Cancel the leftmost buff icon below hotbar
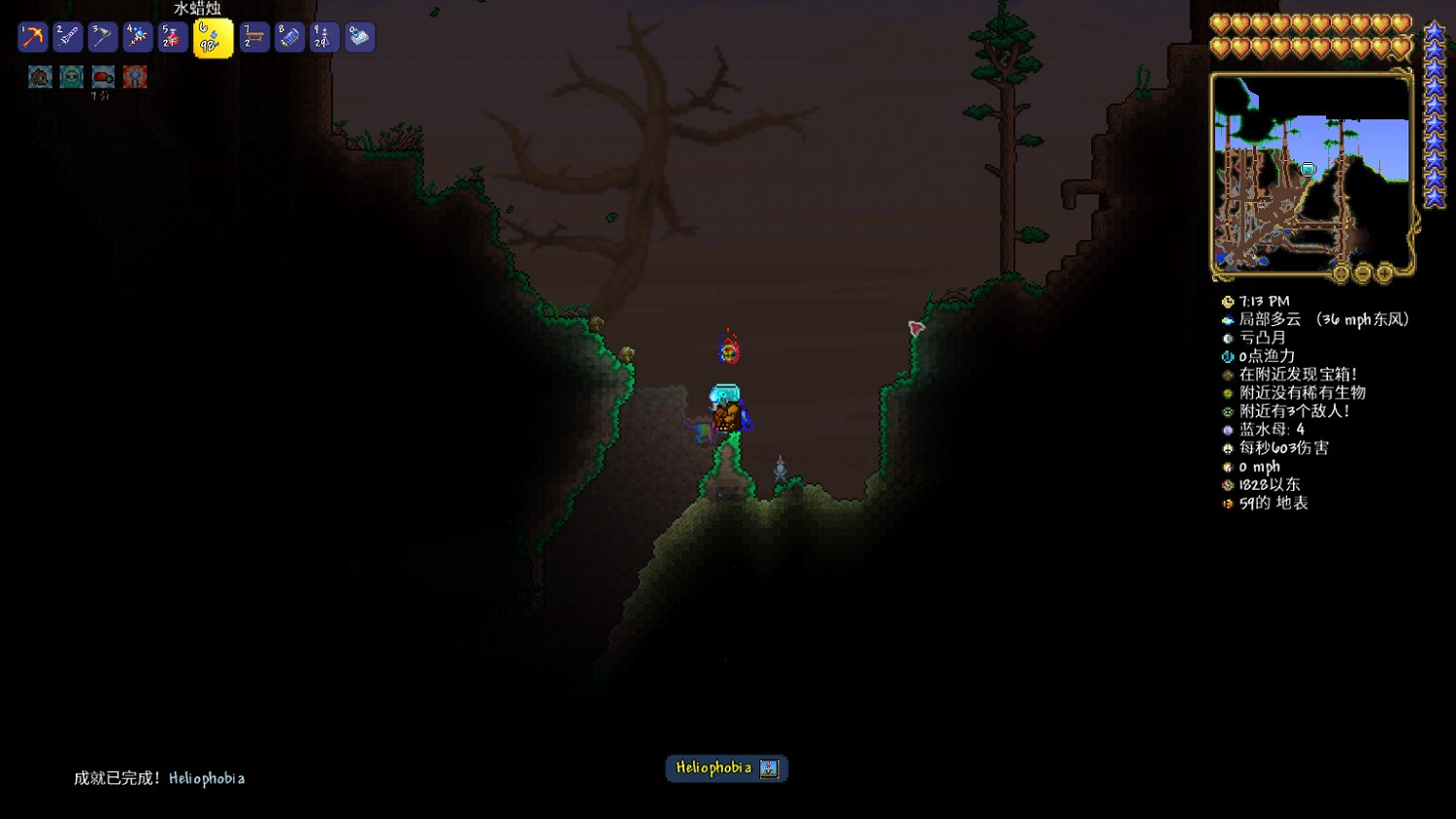Viewport: 1456px width, 819px height. [39, 77]
